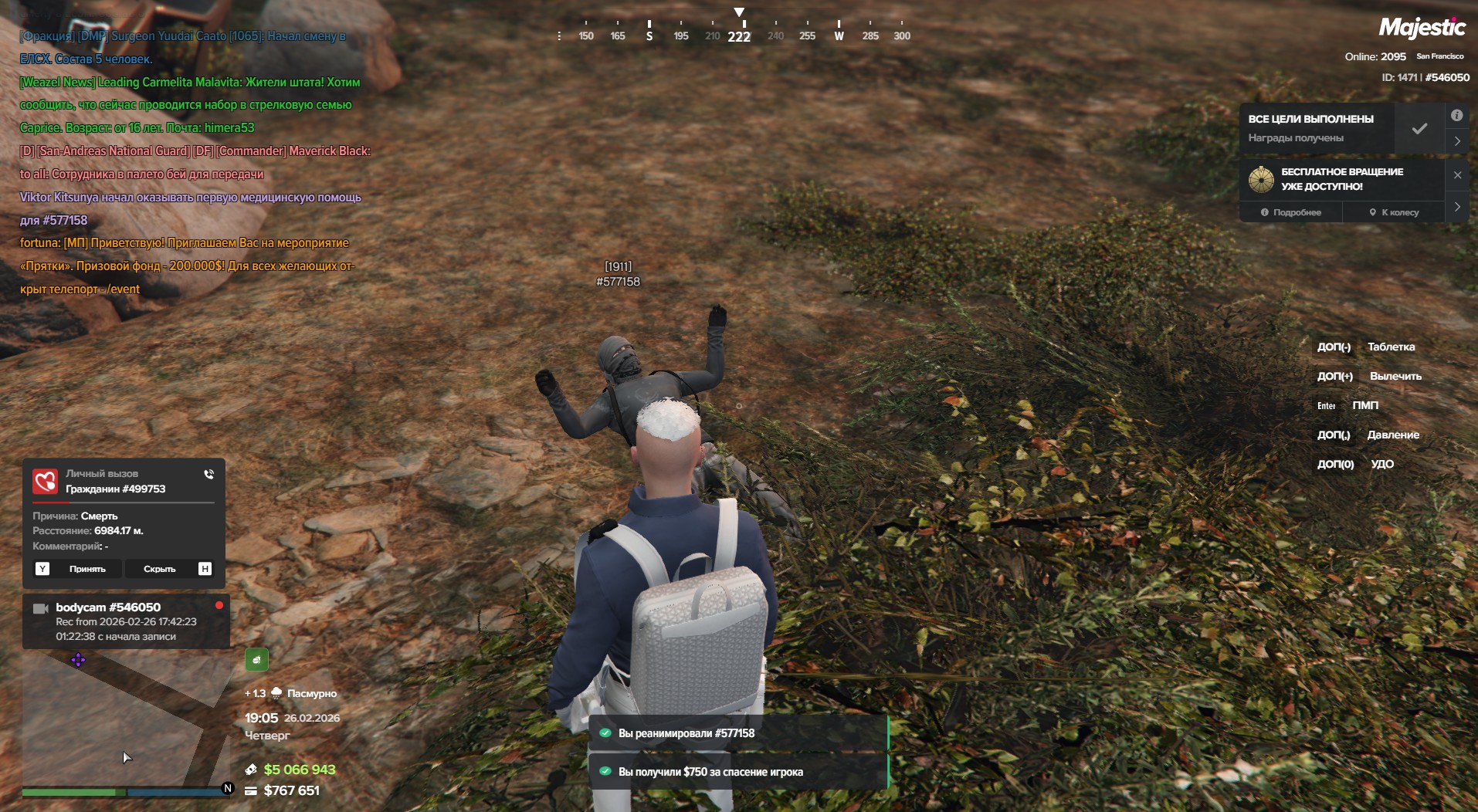1478x812 pixels.
Task: Expand the free spin panel arrow
Action: [1457, 207]
